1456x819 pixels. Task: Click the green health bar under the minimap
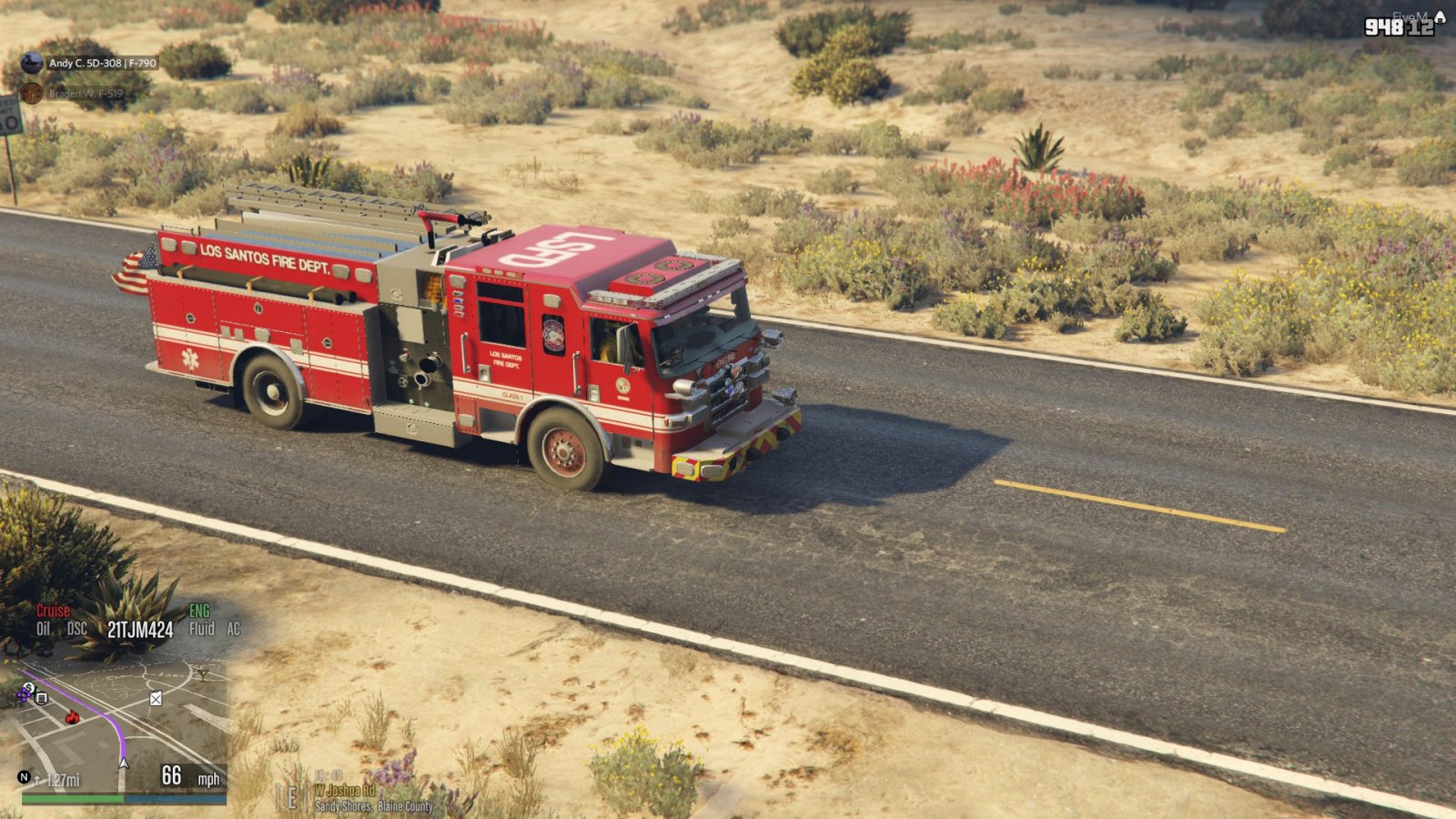coord(73,798)
